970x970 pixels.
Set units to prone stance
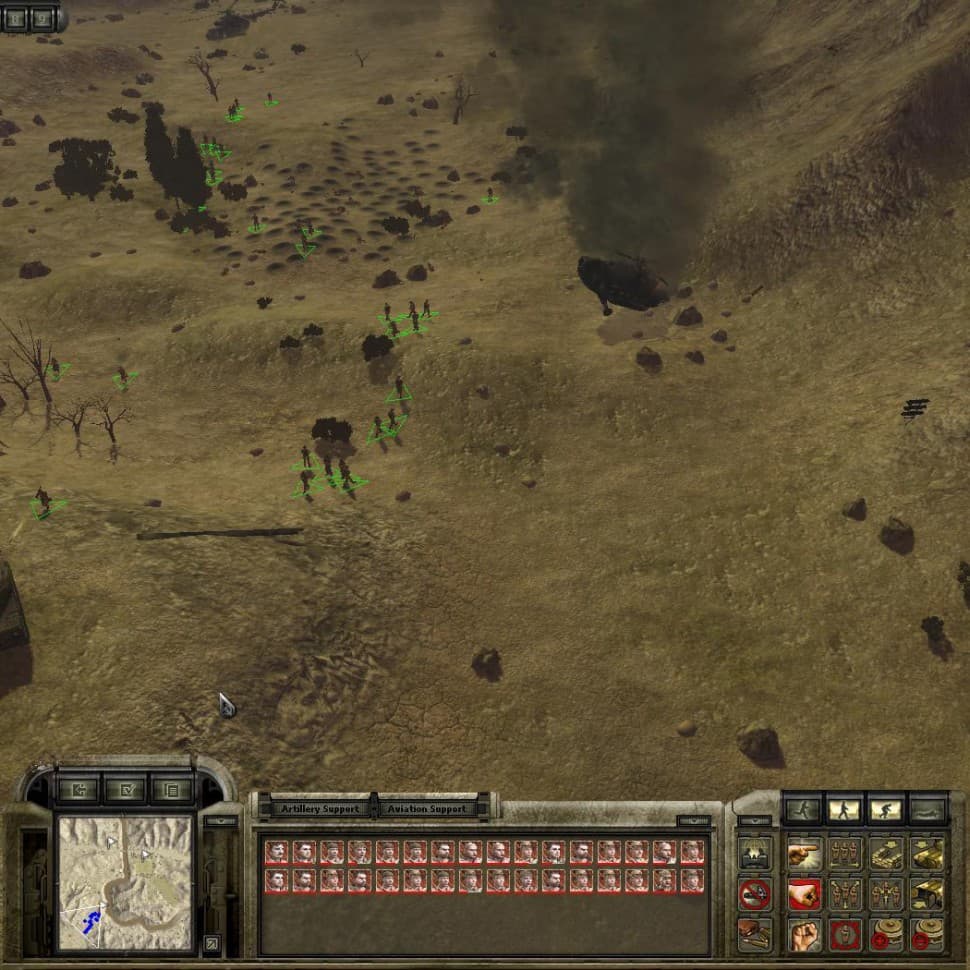[927, 810]
